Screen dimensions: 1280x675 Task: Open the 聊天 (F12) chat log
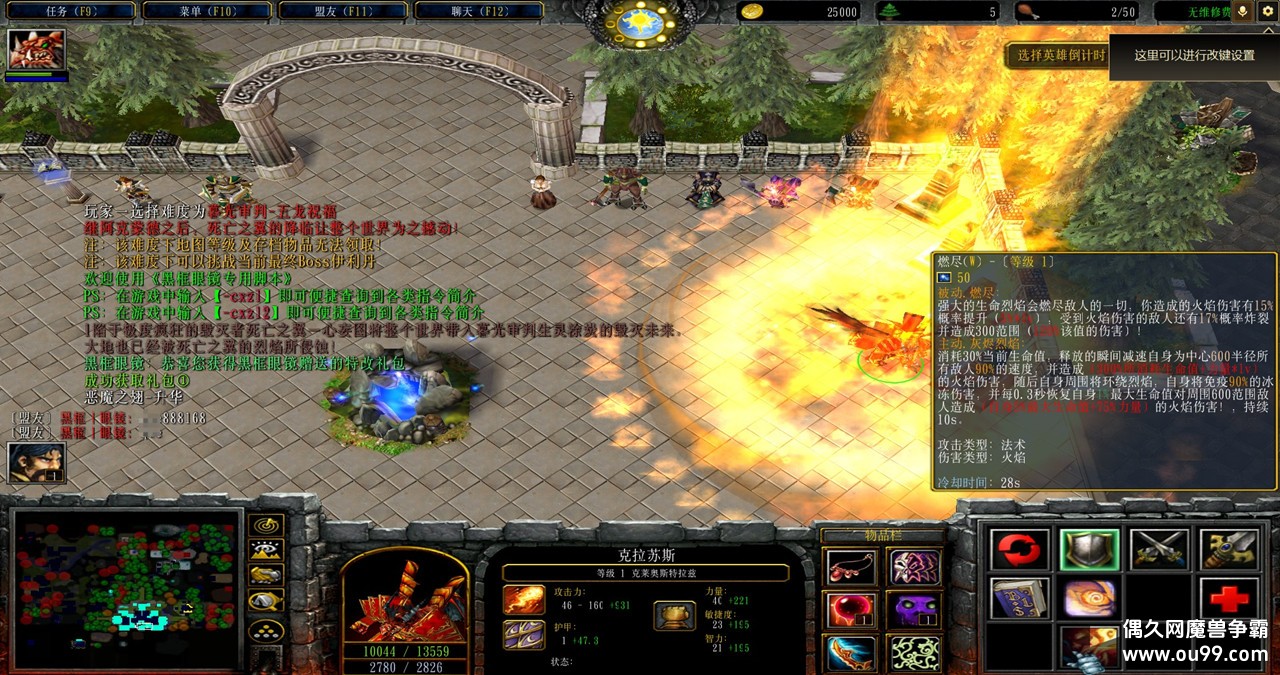476,11
